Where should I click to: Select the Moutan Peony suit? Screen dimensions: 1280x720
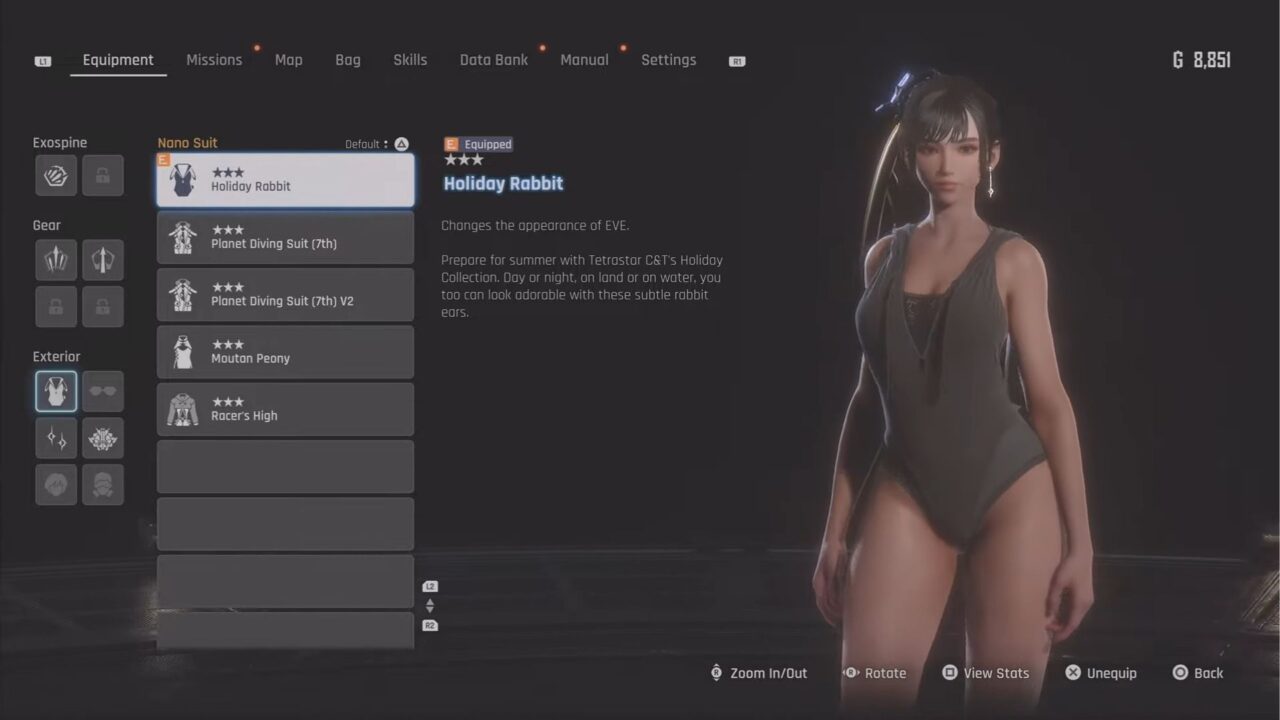pos(285,352)
